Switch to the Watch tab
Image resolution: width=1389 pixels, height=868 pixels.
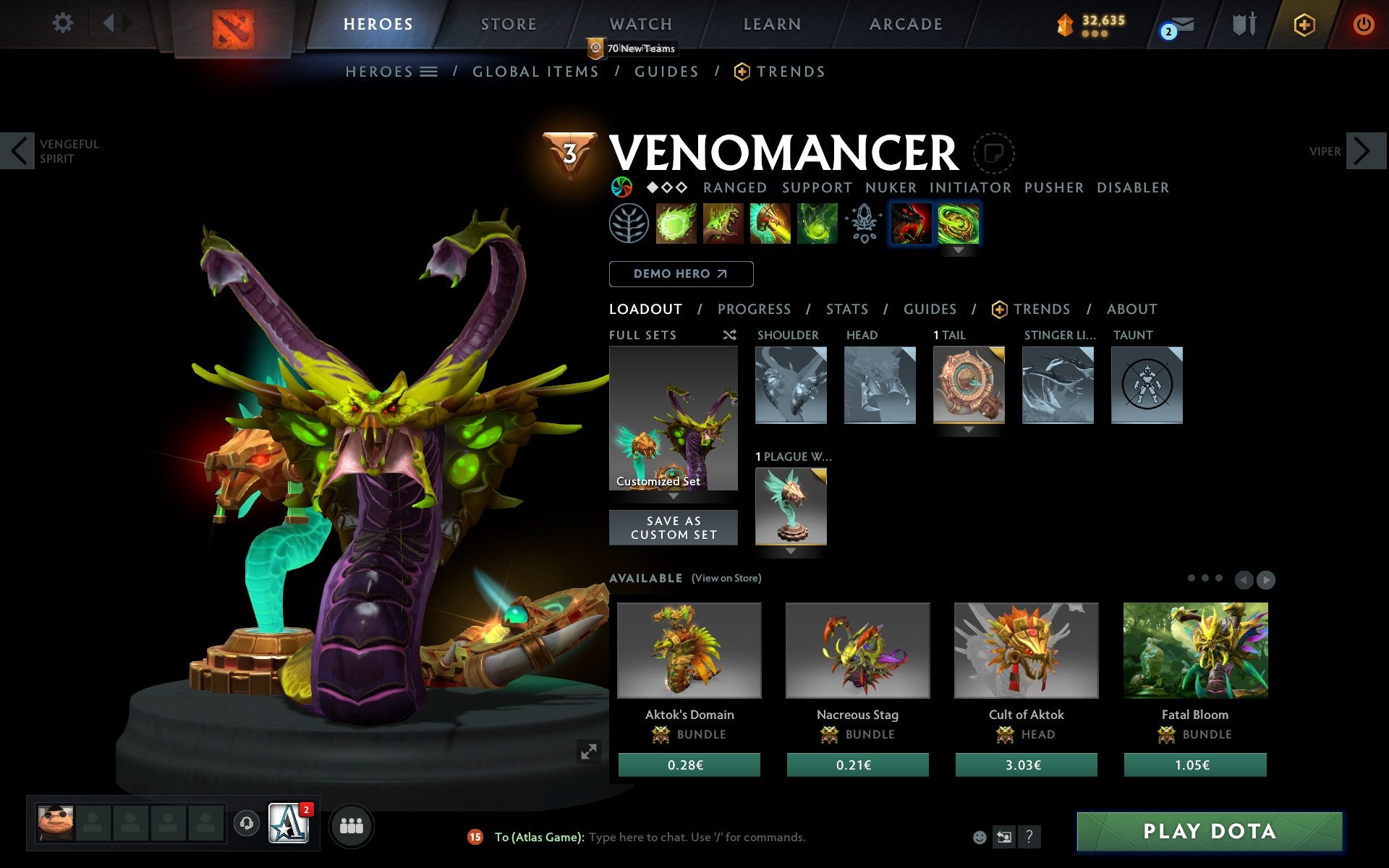tap(640, 24)
